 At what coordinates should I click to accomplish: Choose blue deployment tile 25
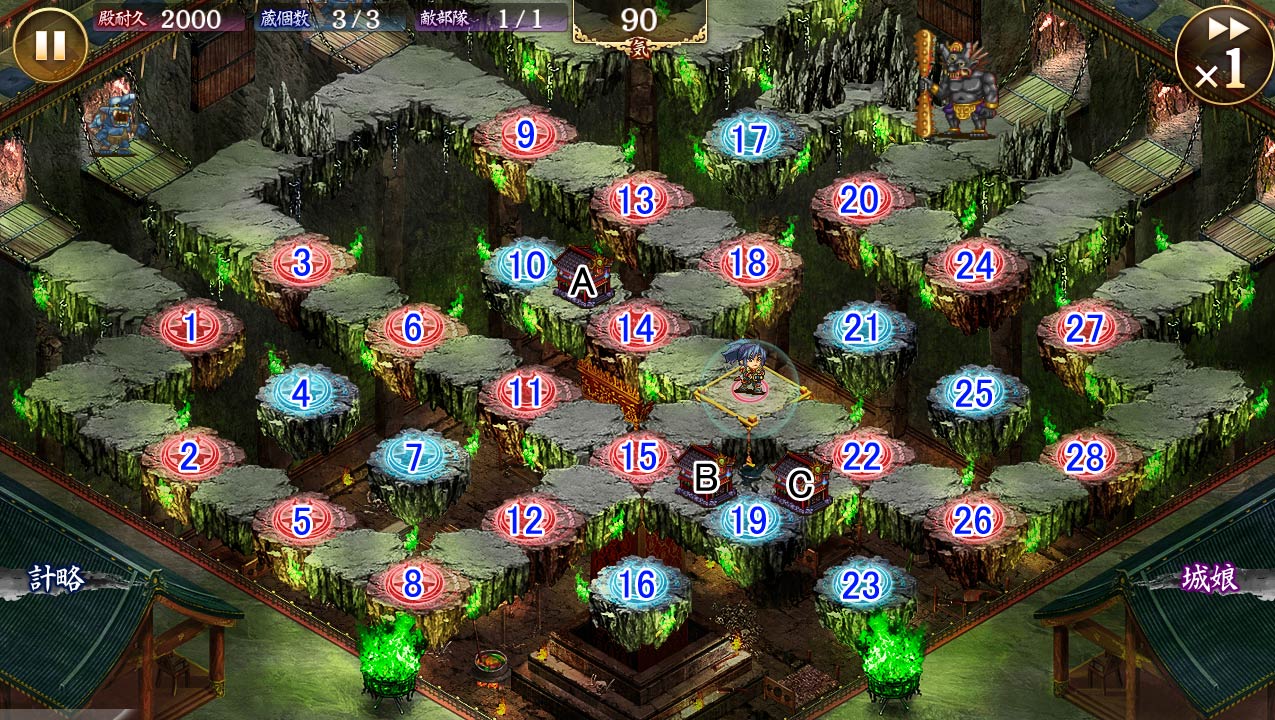click(973, 394)
